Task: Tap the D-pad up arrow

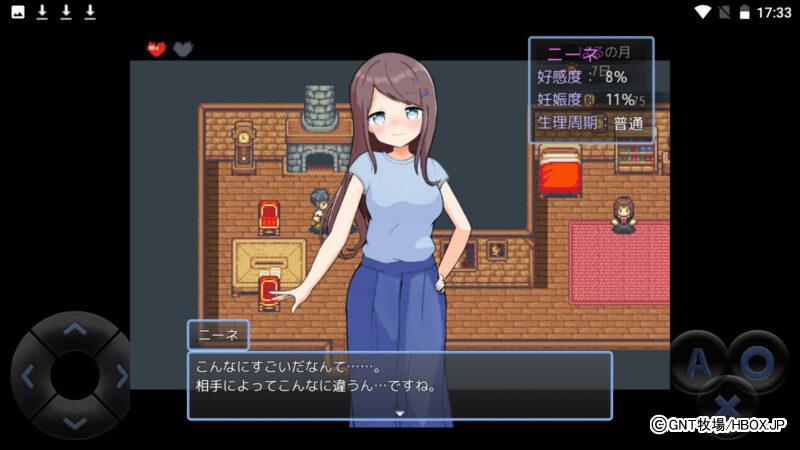Action: [x=74, y=329]
